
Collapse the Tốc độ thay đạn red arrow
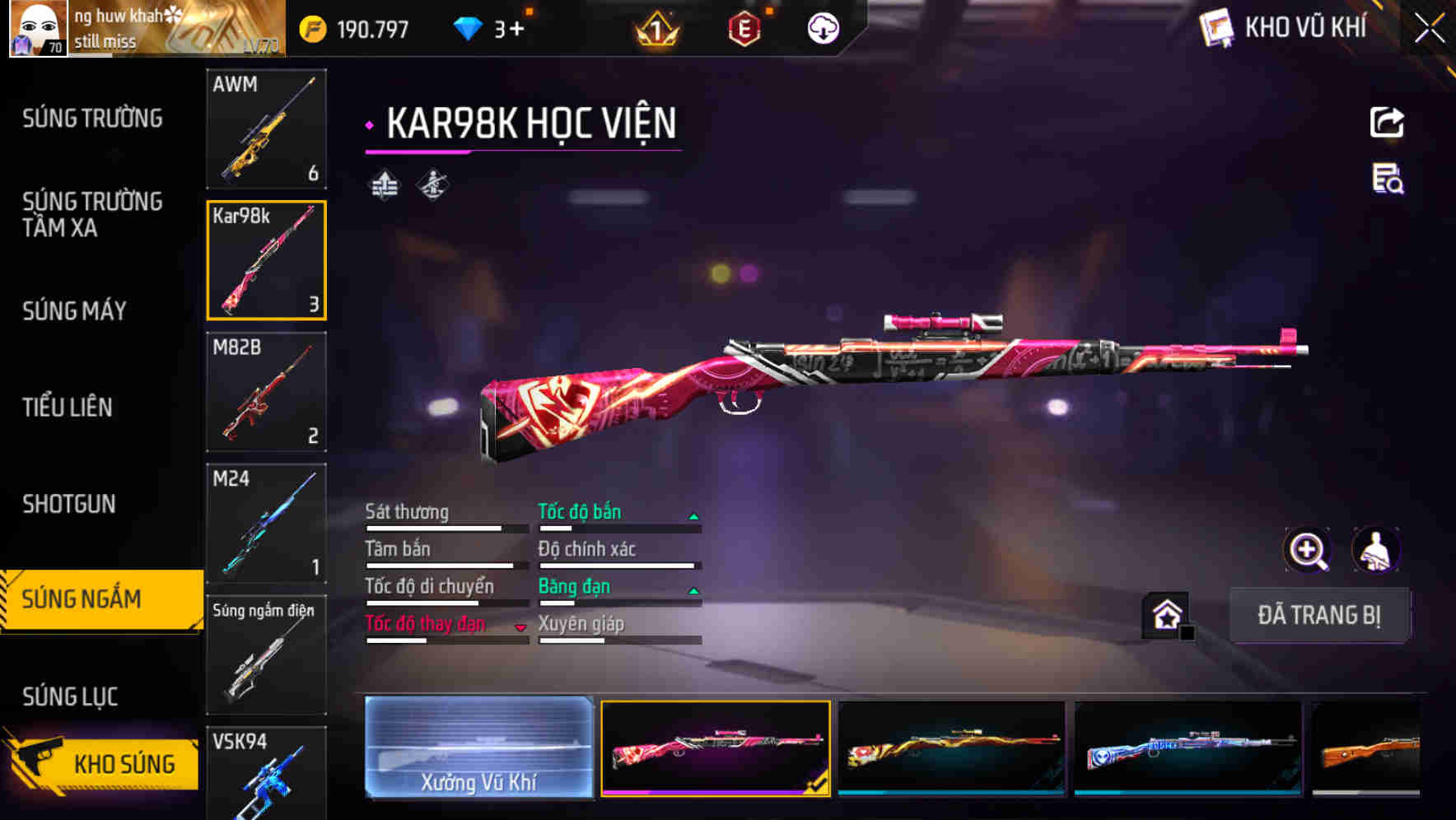[521, 626]
